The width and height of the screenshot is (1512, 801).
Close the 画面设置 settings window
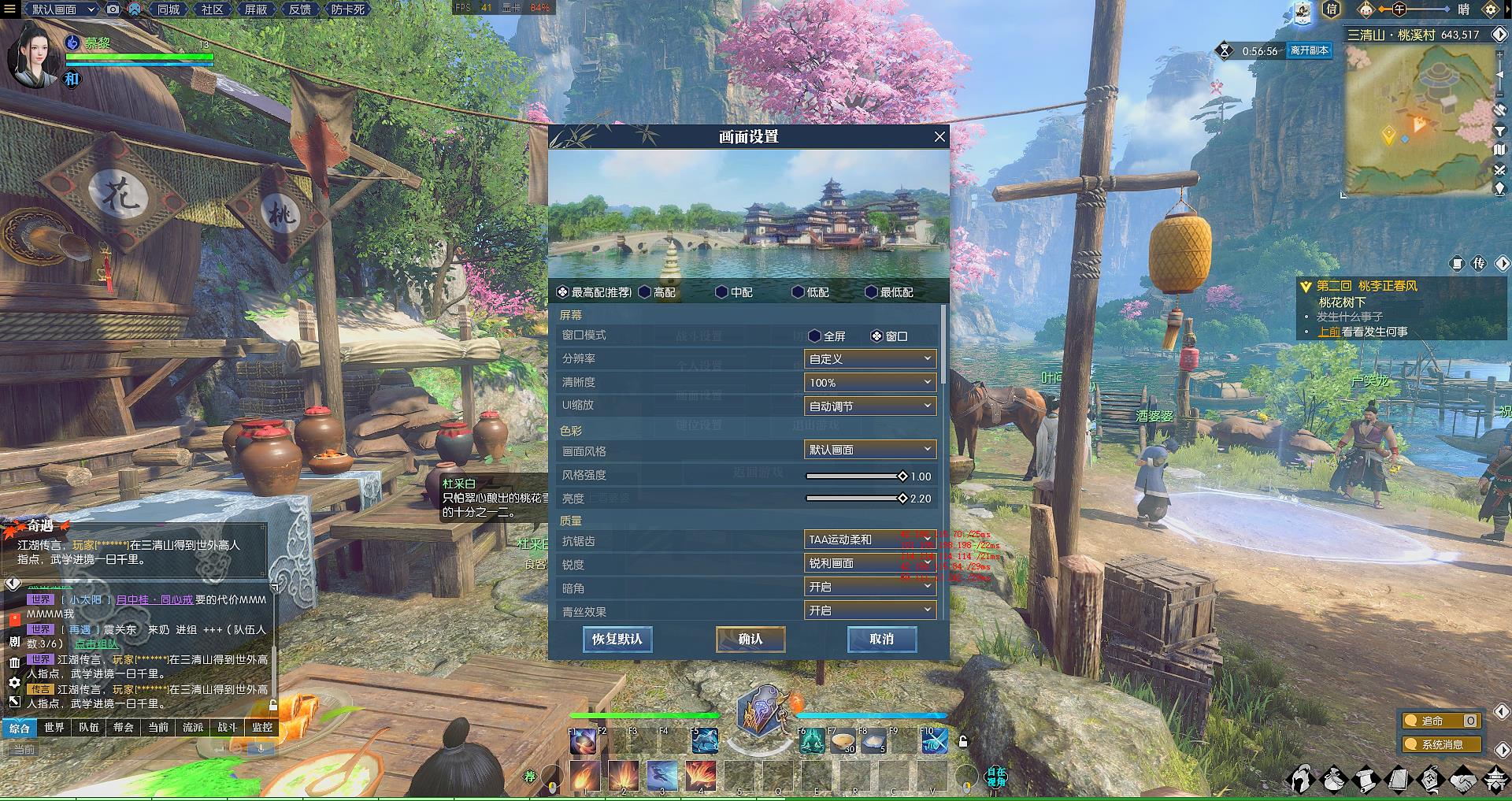[x=939, y=137]
